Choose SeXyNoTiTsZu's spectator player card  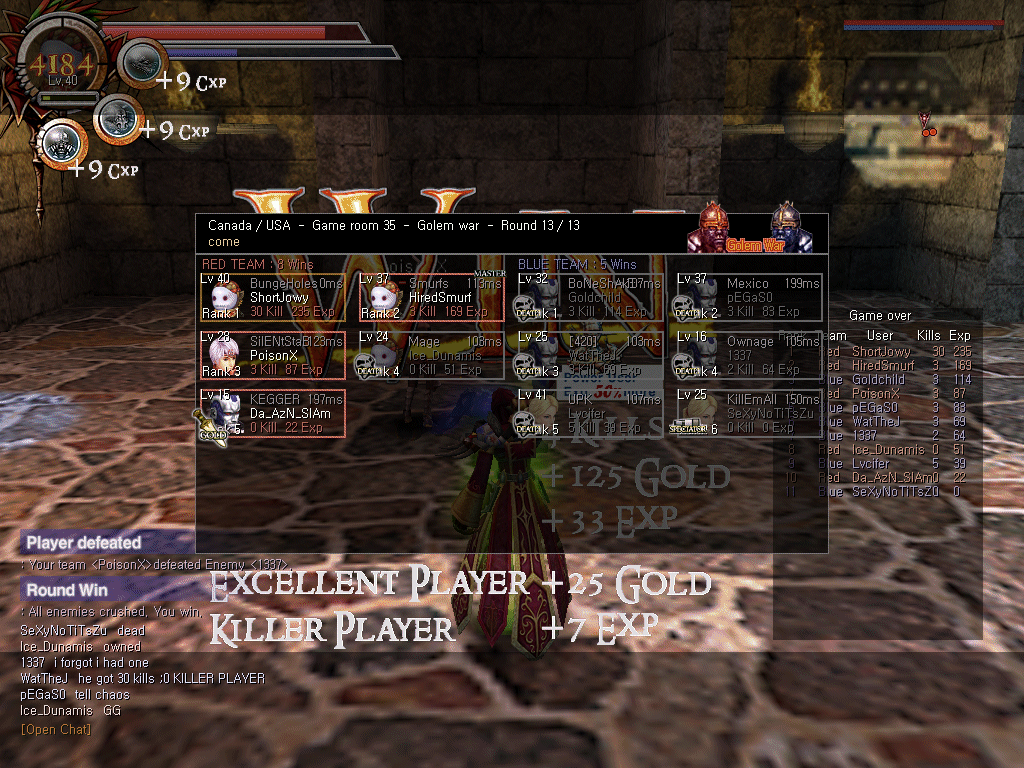tap(748, 413)
